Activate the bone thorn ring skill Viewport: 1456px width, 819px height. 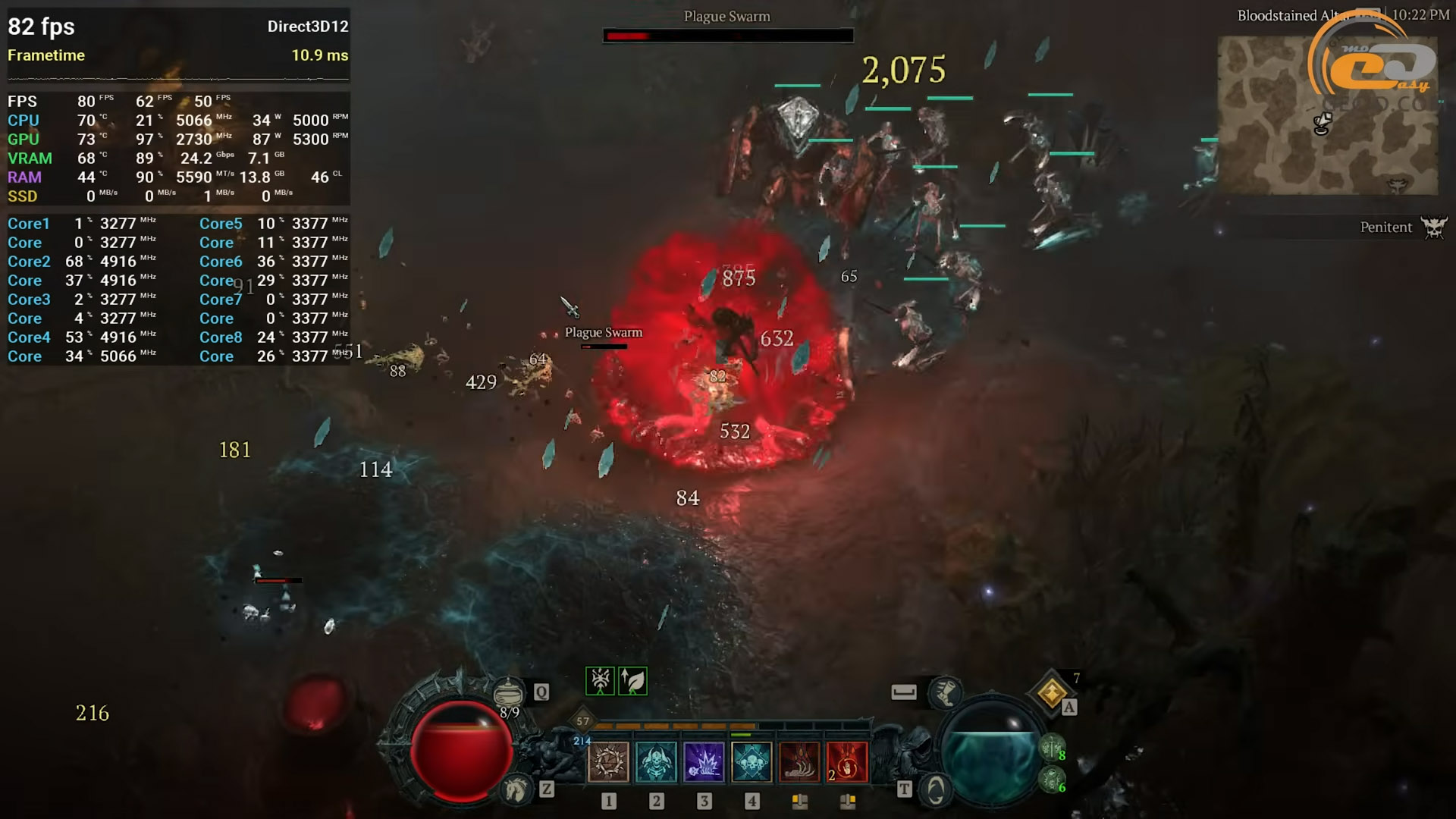tap(608, 761)
